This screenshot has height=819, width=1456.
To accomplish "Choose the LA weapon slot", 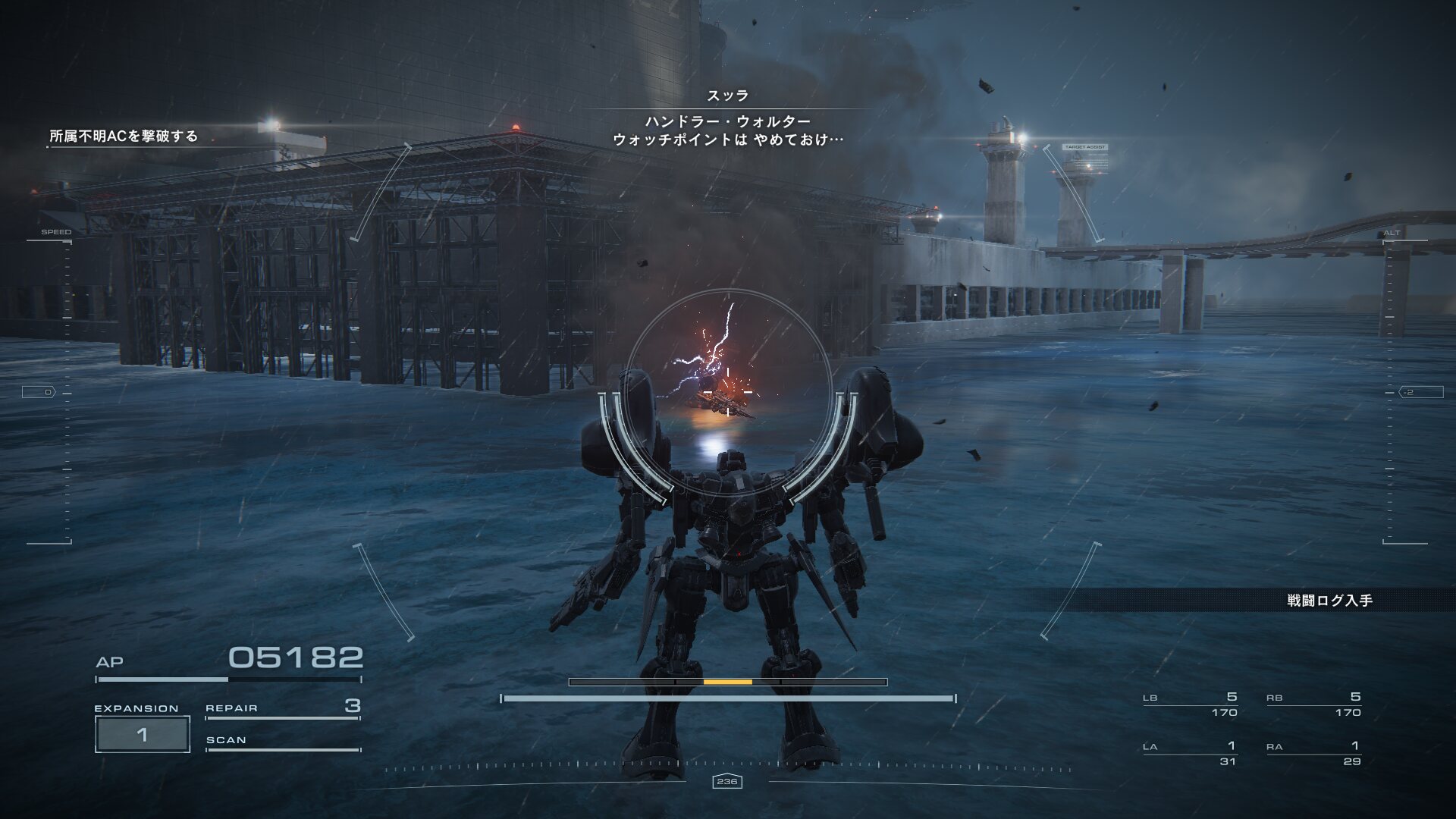I will pos(1190,754).
